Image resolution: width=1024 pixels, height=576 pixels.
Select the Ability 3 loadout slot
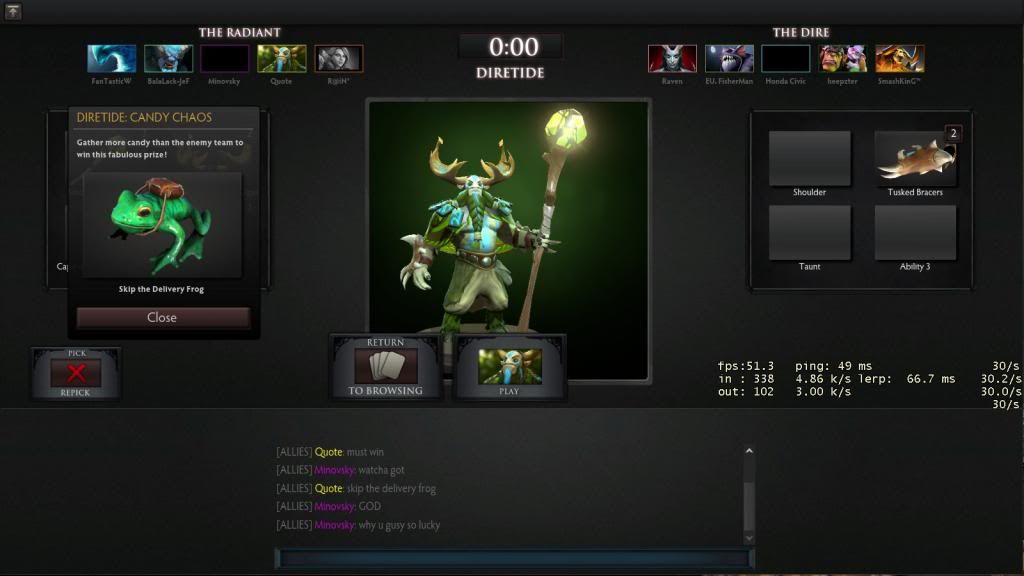click(915, 233)
